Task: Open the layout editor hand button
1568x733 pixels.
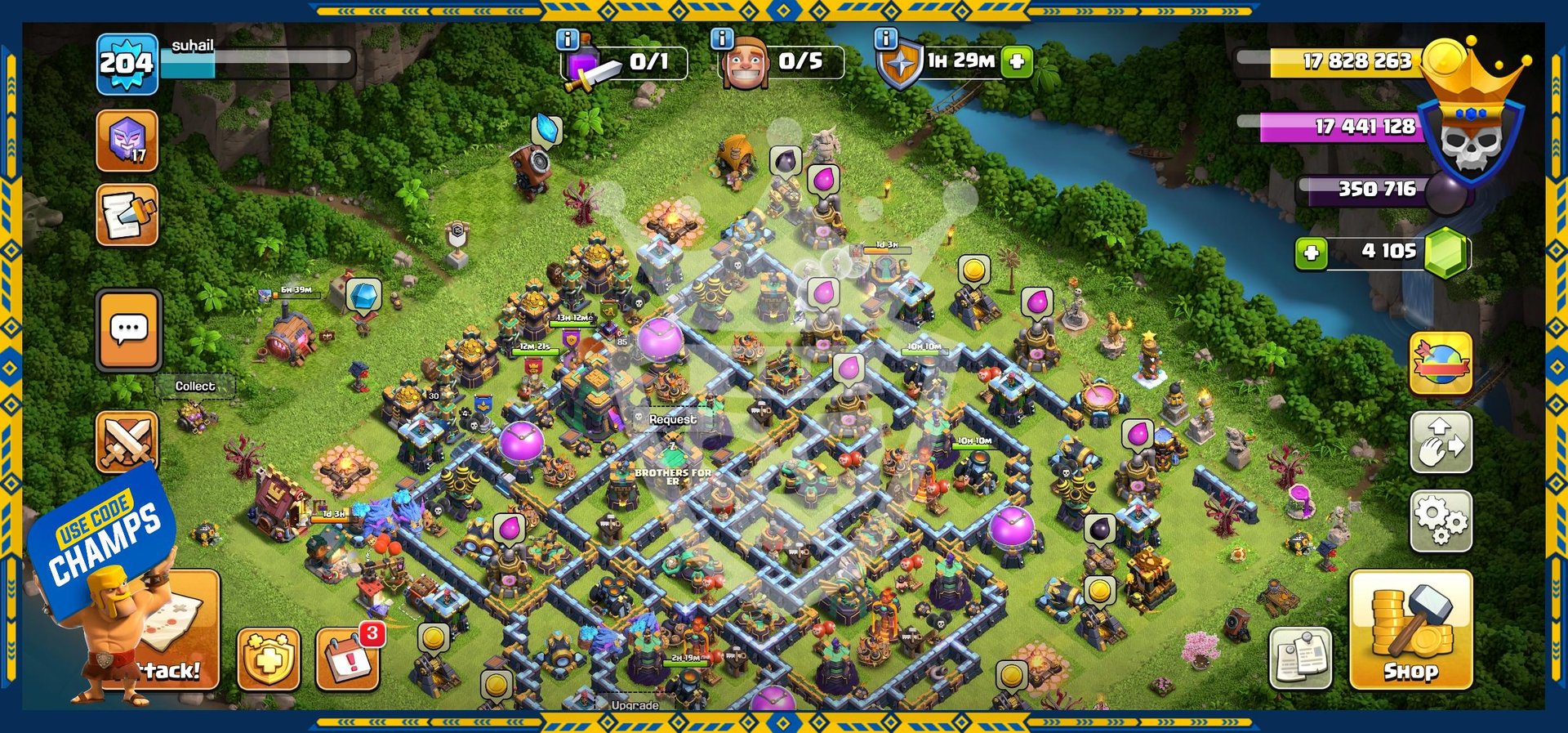Action: coord(1441,442)
